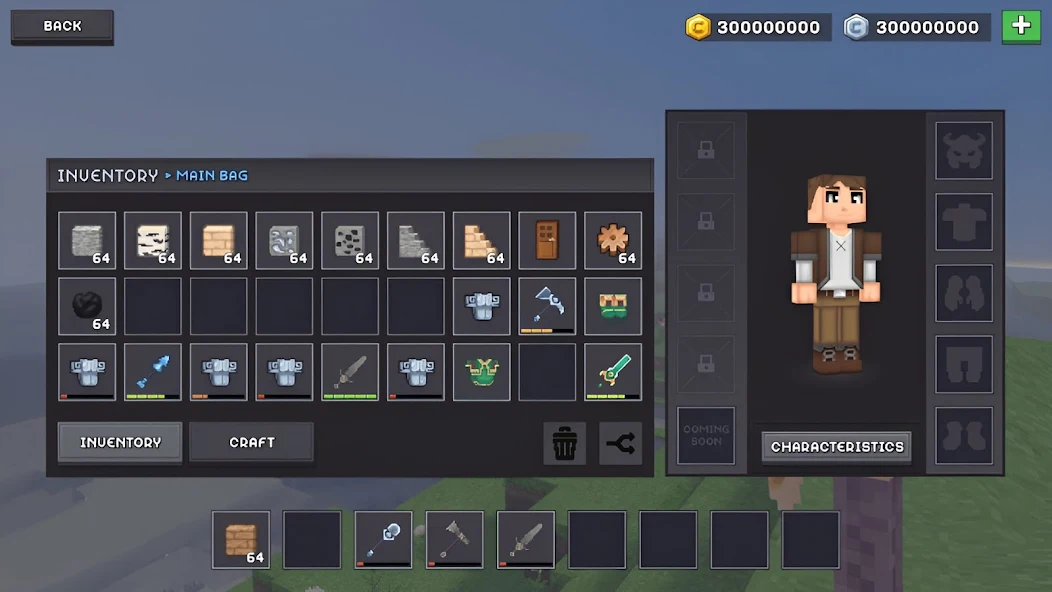Image resolution: width=1052 pixels, height=592 pixels.
Task: Choose the hammer in the hotbar
Action: click(x=455, y=540)
